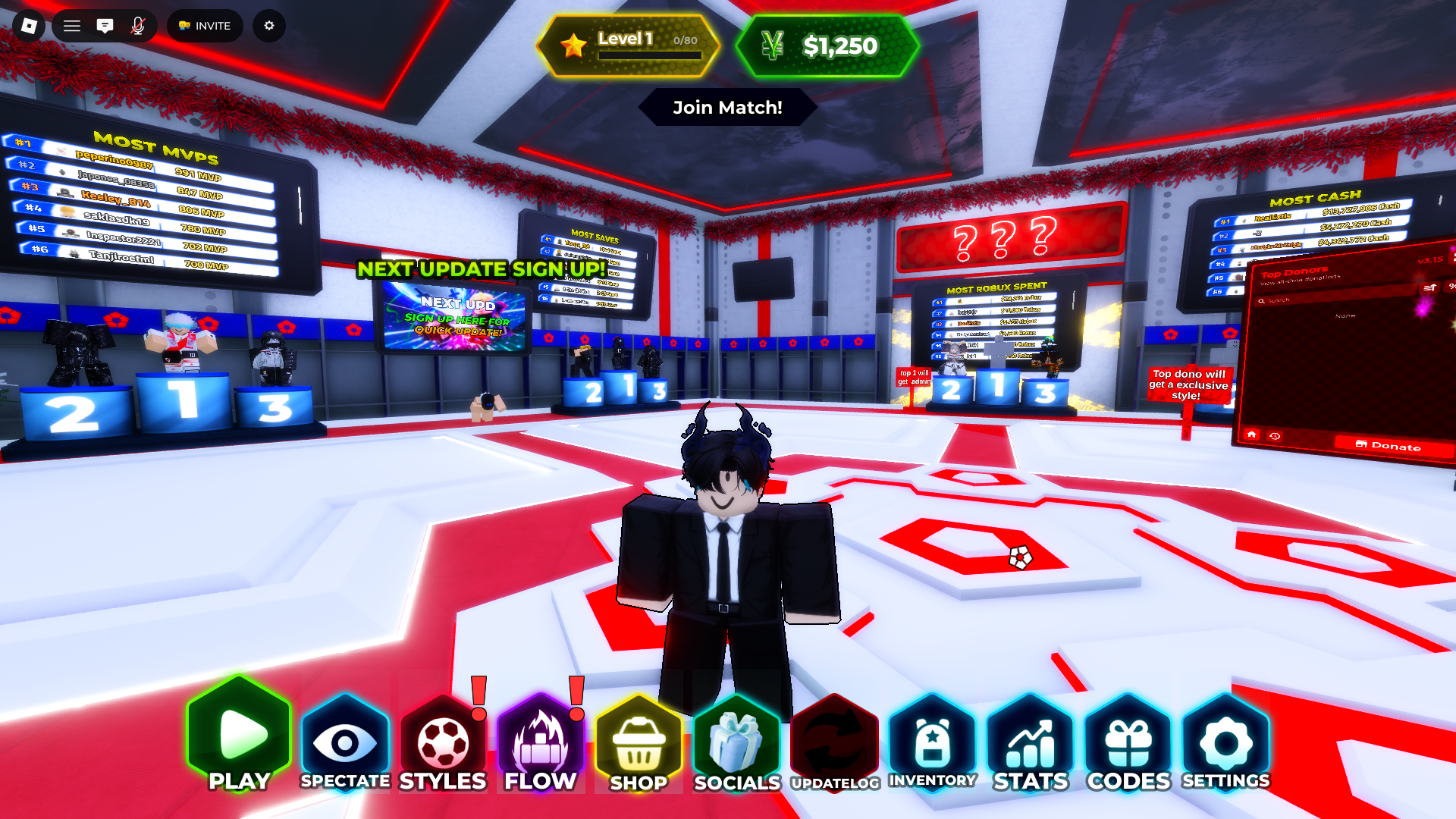
Task: Click the red Donate button
Action: [x=1391, y=447]
